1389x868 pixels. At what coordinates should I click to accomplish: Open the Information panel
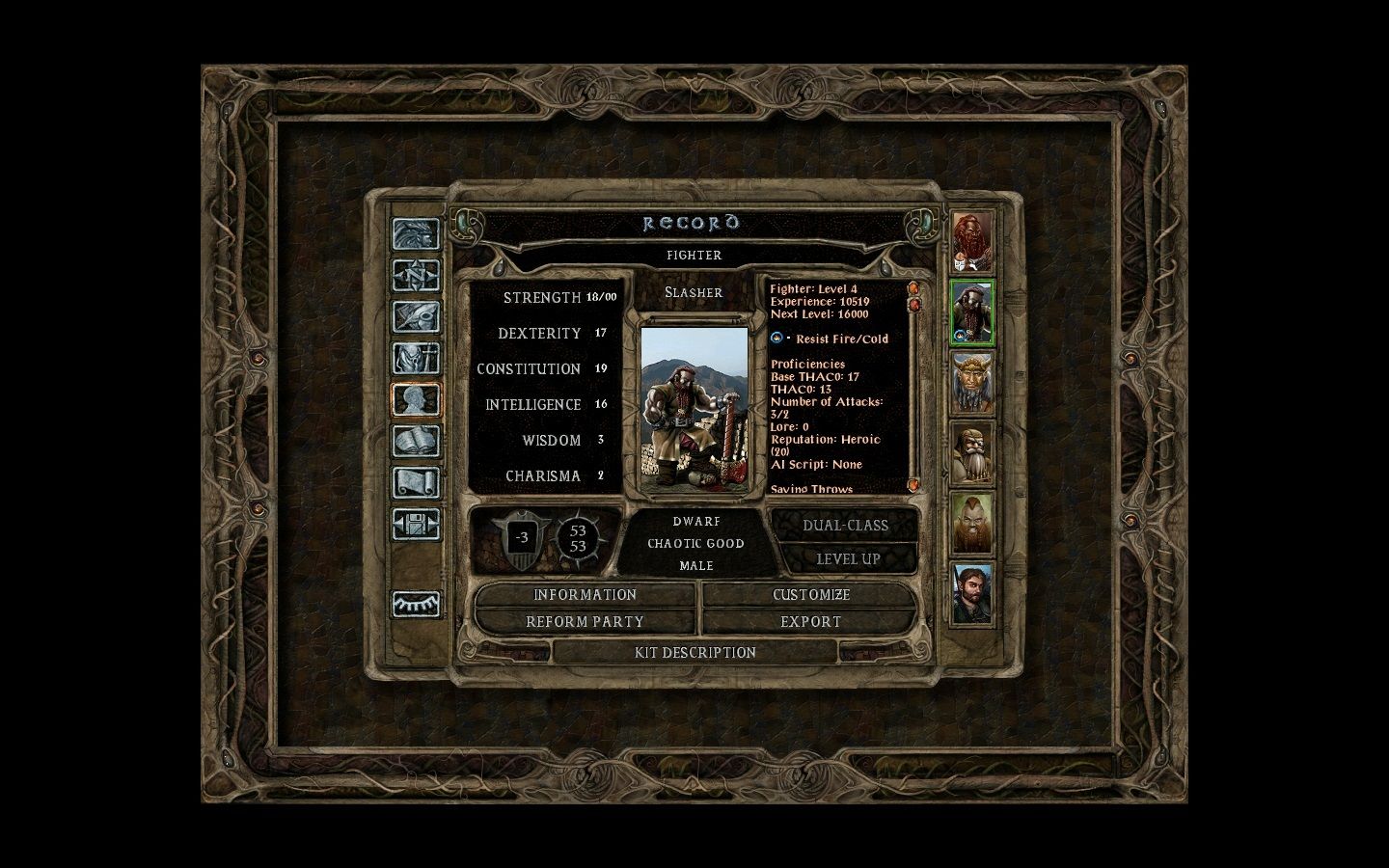[x=585, y=595]
